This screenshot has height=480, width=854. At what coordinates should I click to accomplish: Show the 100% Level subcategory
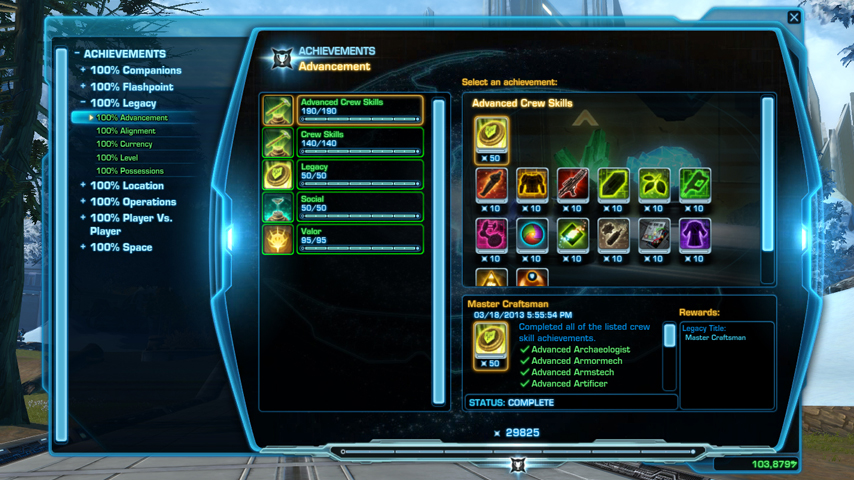117,158
